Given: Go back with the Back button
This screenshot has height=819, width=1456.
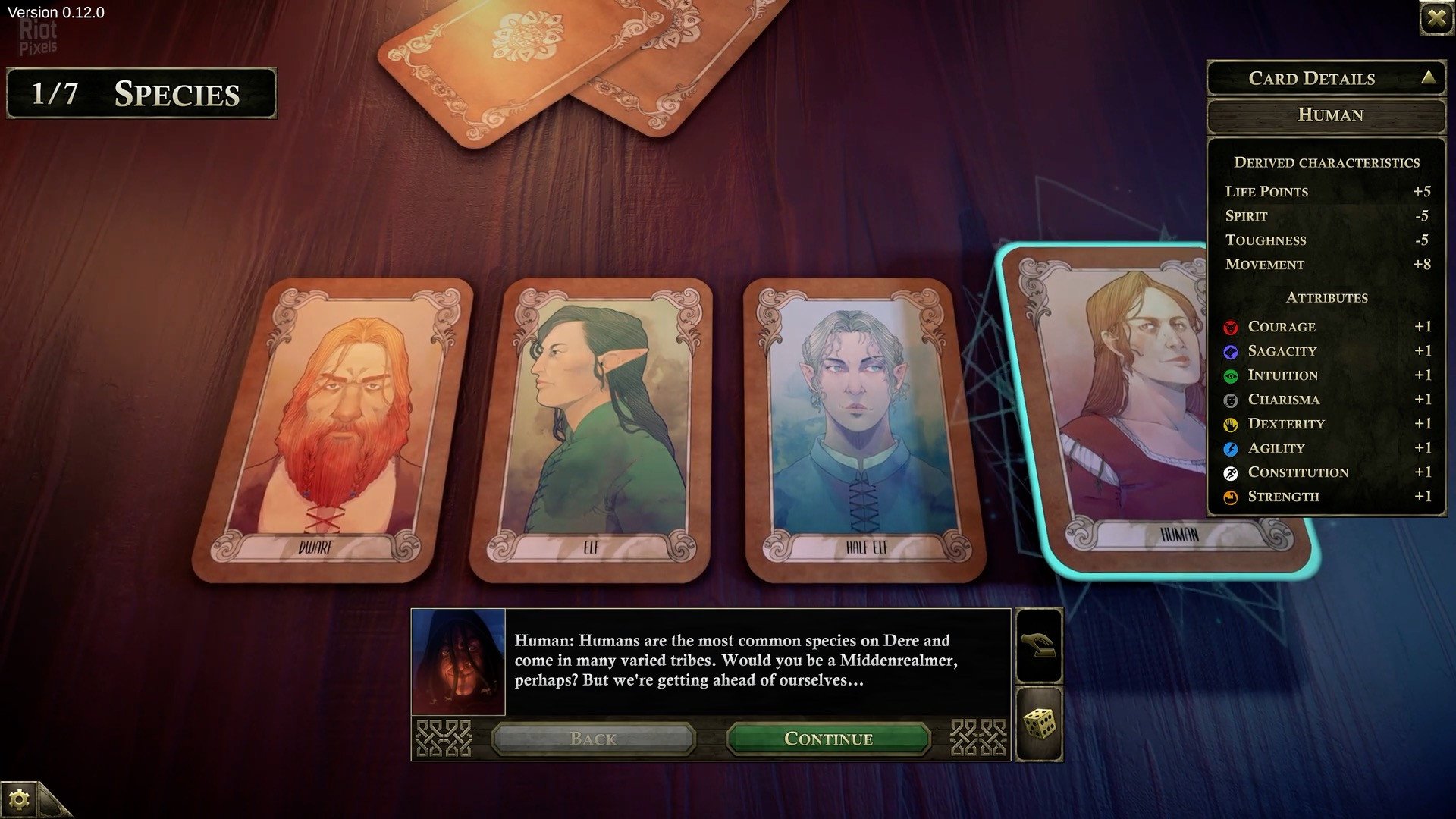Looking at the screenshot, I should [593, 739].
